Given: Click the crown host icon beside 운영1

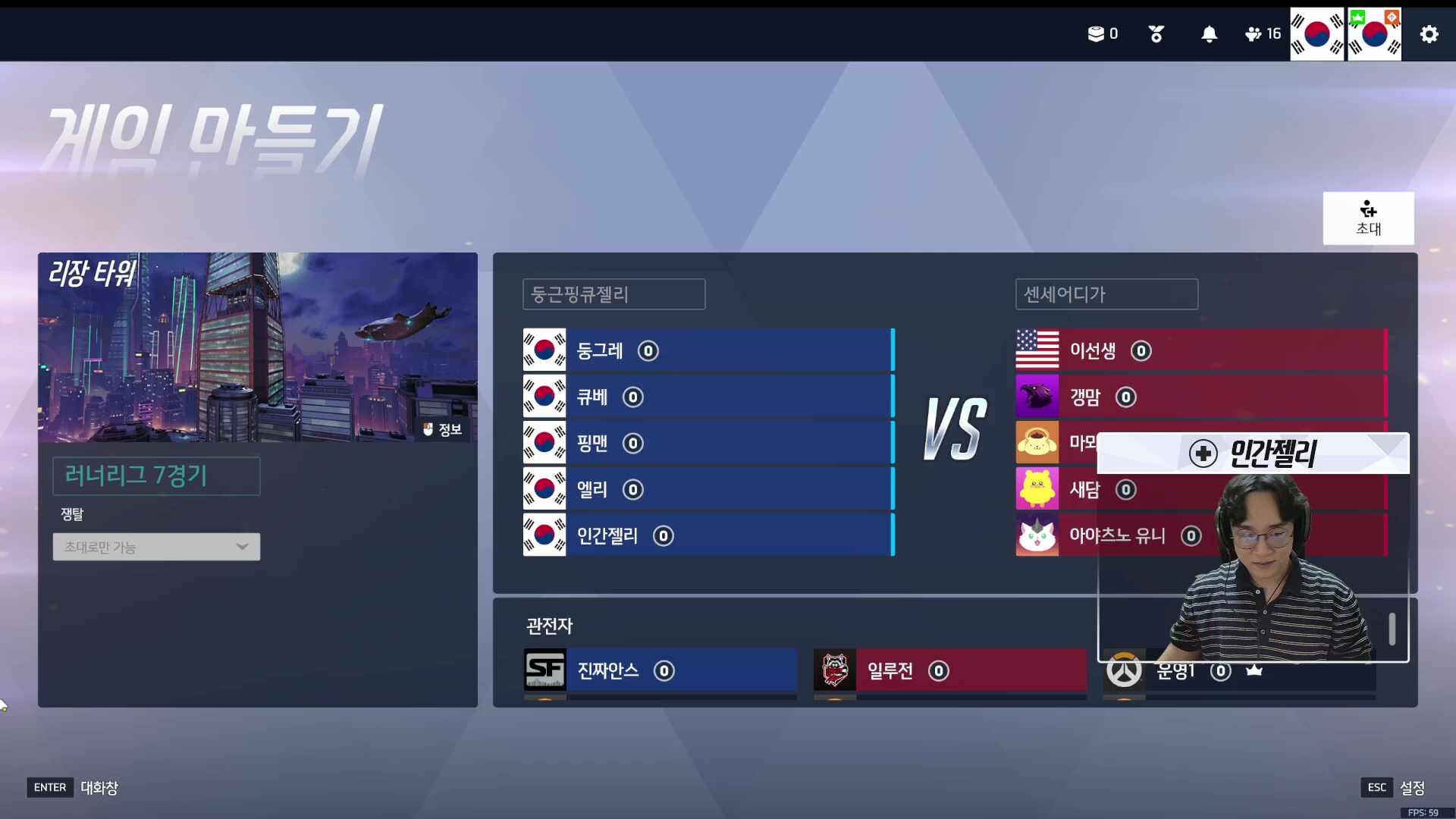Looking at the screenshot, I should click(1254, 670).
